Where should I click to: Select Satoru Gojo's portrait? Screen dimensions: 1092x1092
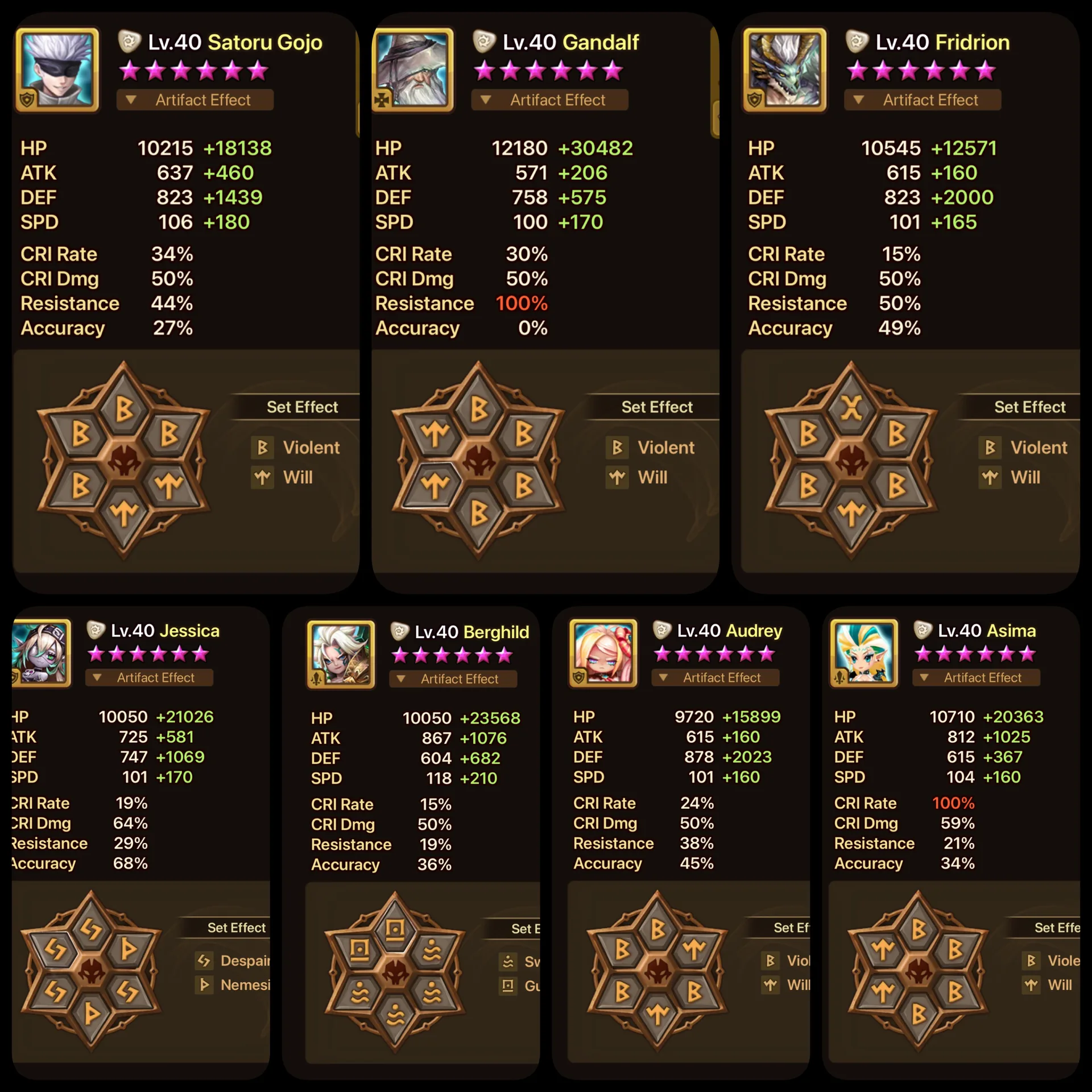click(x=58, y=69)
